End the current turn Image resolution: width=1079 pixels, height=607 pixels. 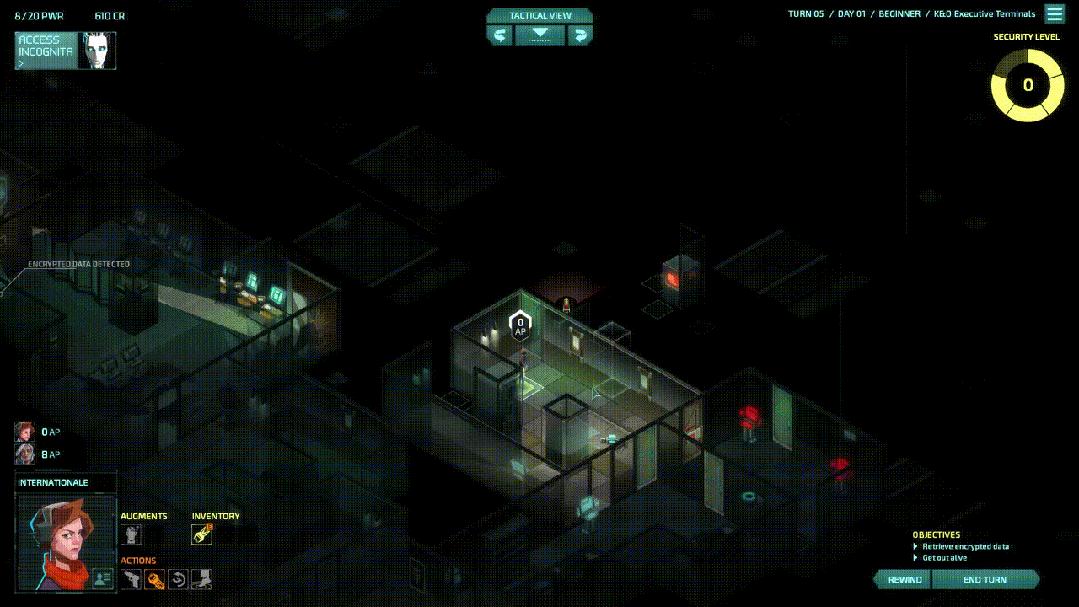(x=985, y=580)
